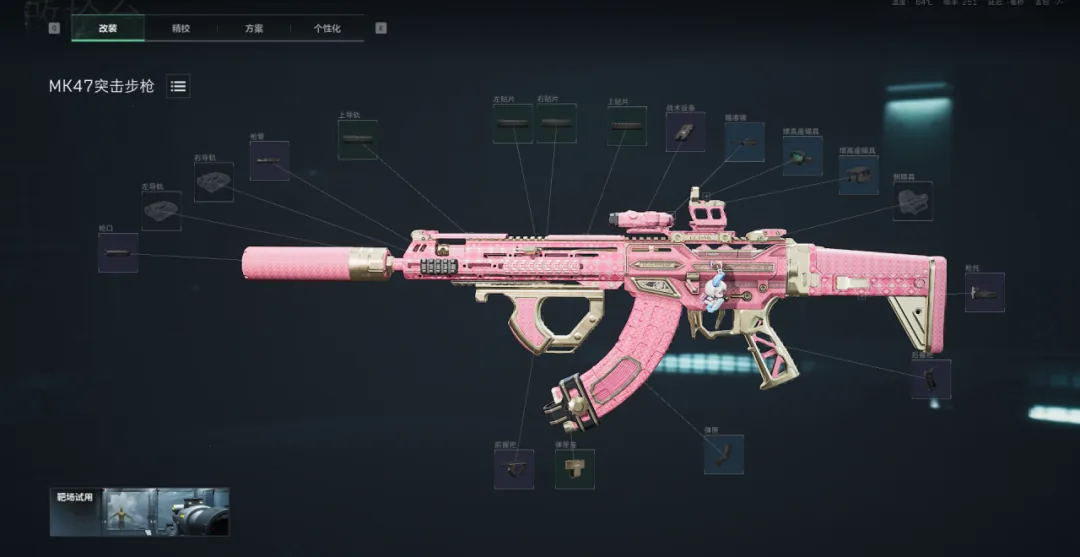Click the 弹匣座 magazine well slot

pos(575,469)
